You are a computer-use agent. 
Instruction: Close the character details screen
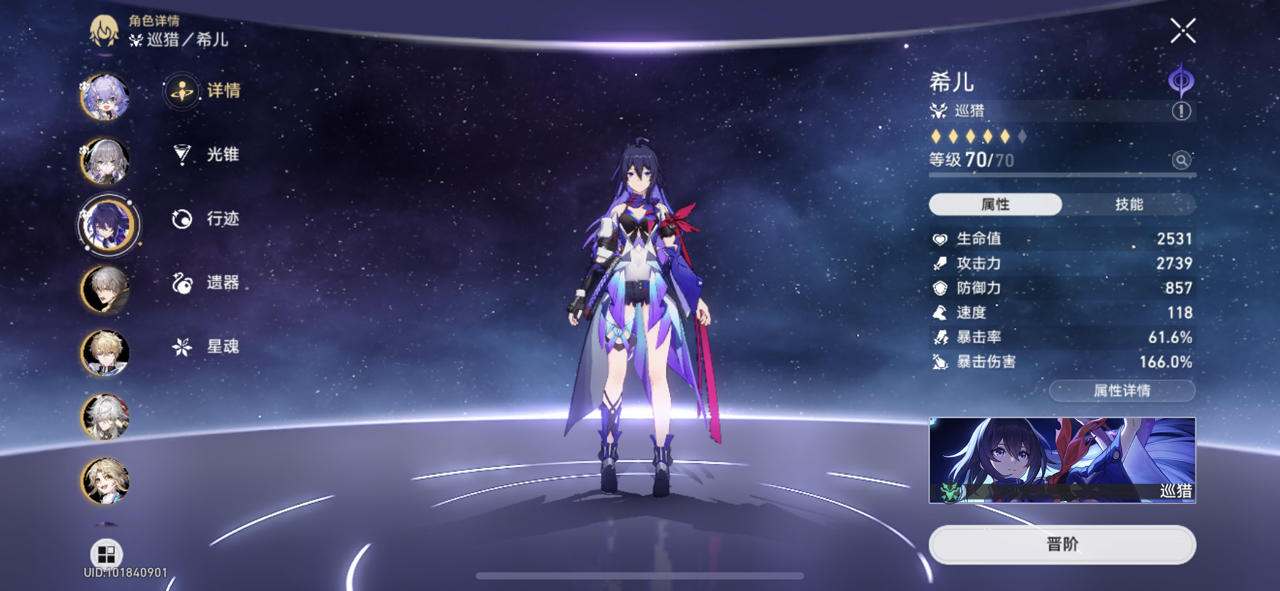pos(1183,31)
